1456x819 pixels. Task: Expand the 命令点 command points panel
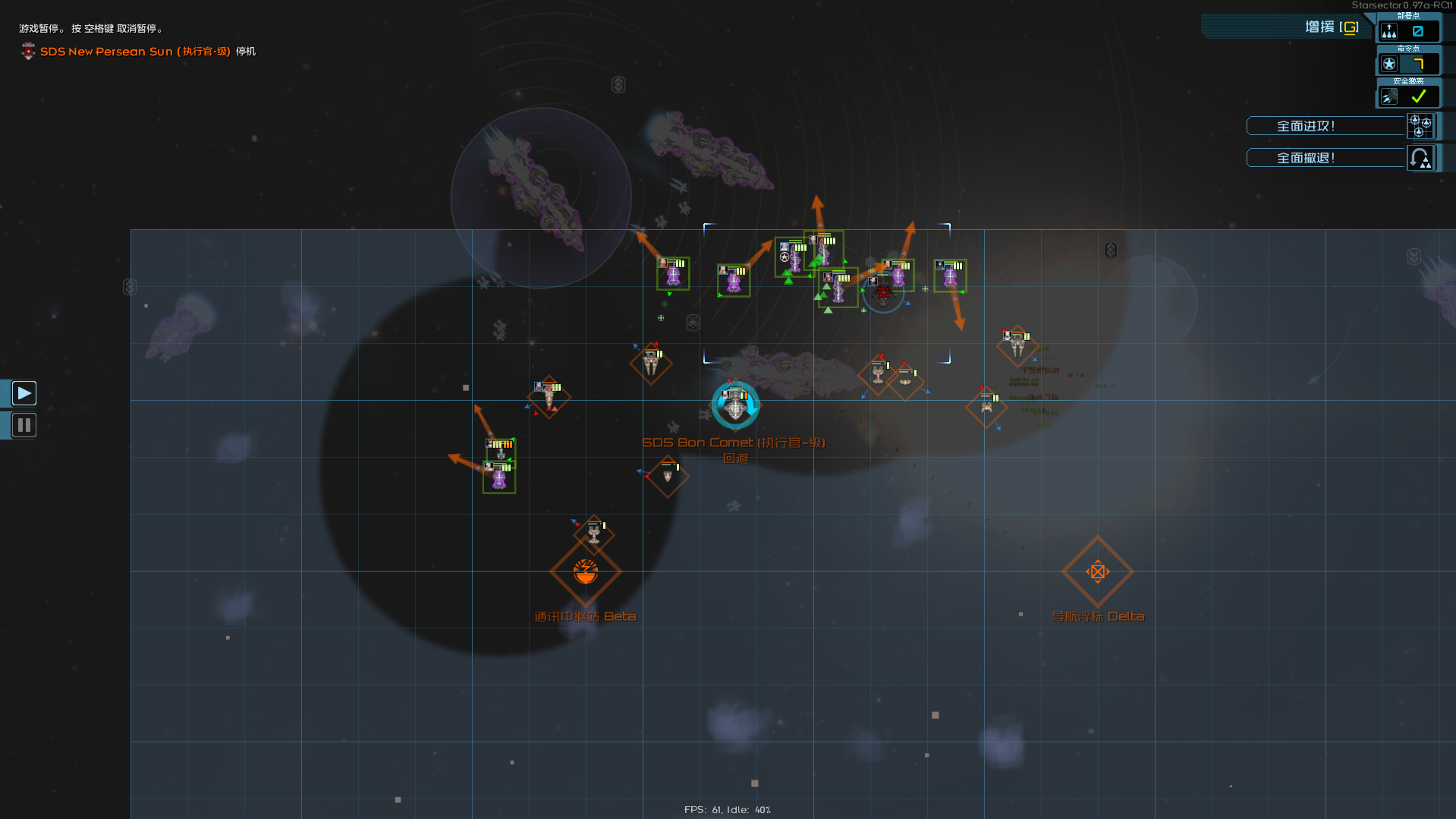tap(1409, 49)
